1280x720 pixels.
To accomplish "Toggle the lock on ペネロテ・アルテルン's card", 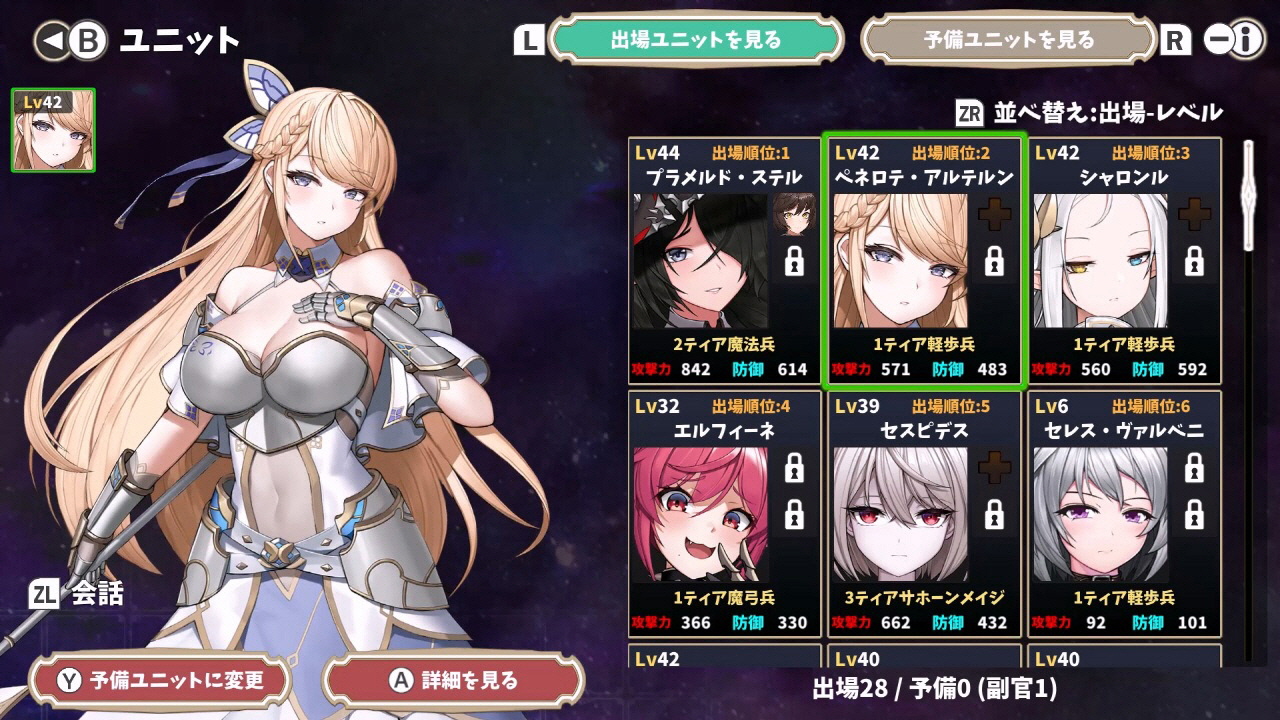I will coord(993,263).
